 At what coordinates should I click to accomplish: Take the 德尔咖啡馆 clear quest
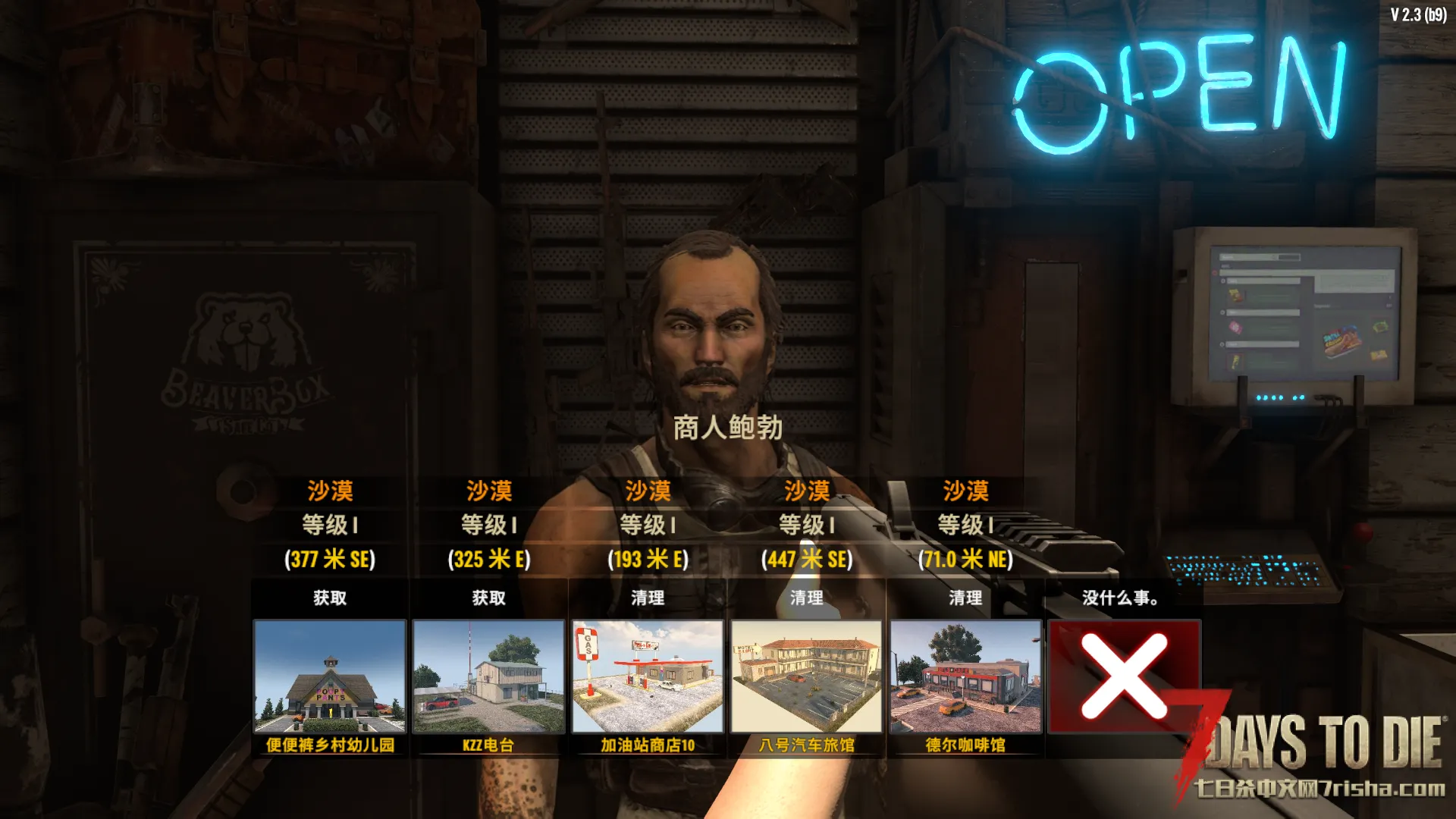click(965, 676)
